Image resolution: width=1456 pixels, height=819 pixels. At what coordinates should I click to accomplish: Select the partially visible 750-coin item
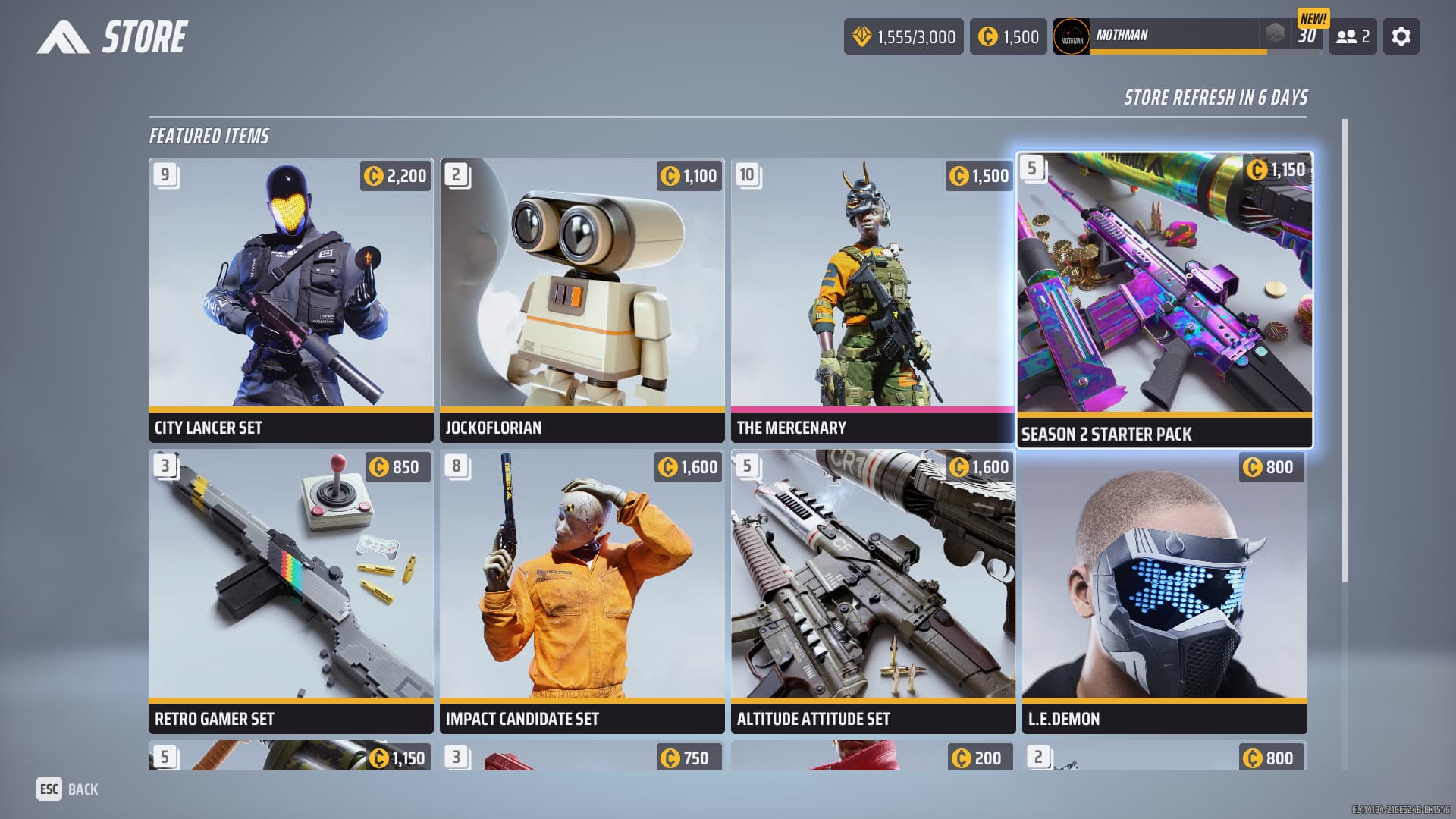click(x=582, y=757)
